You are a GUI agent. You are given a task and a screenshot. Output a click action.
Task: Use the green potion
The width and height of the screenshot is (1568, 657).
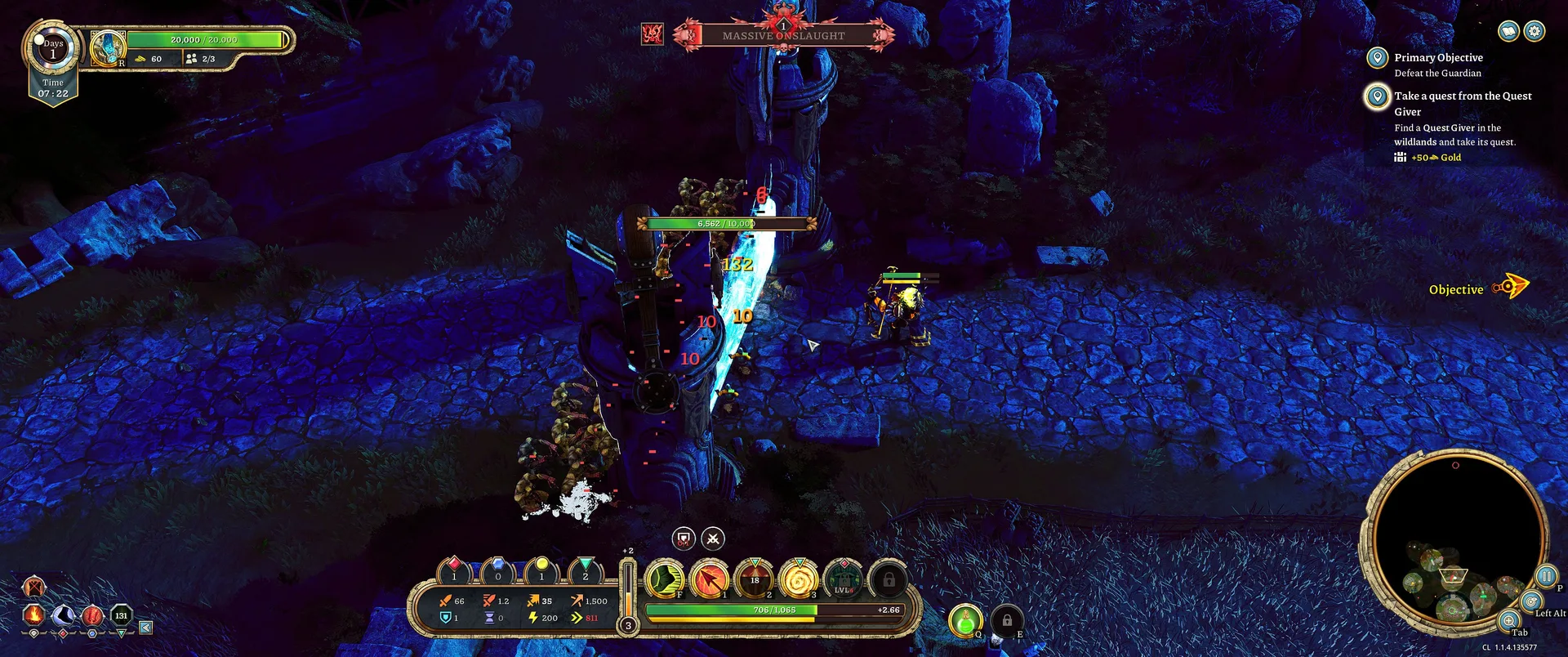click(x=965, y=620)
